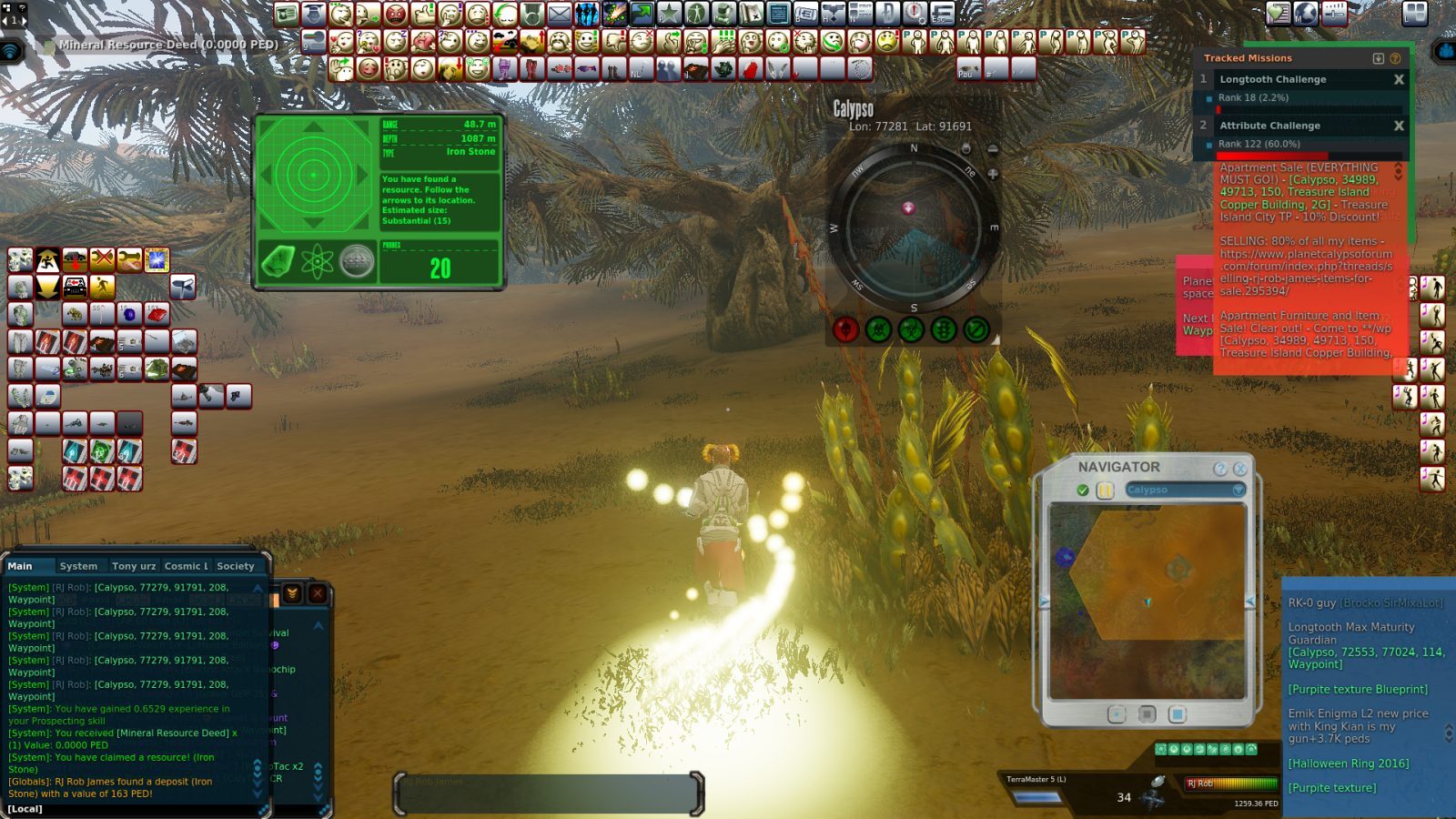Click the biohazard zone indicator under the compass

pyautogui.click(x=910, y=329)
